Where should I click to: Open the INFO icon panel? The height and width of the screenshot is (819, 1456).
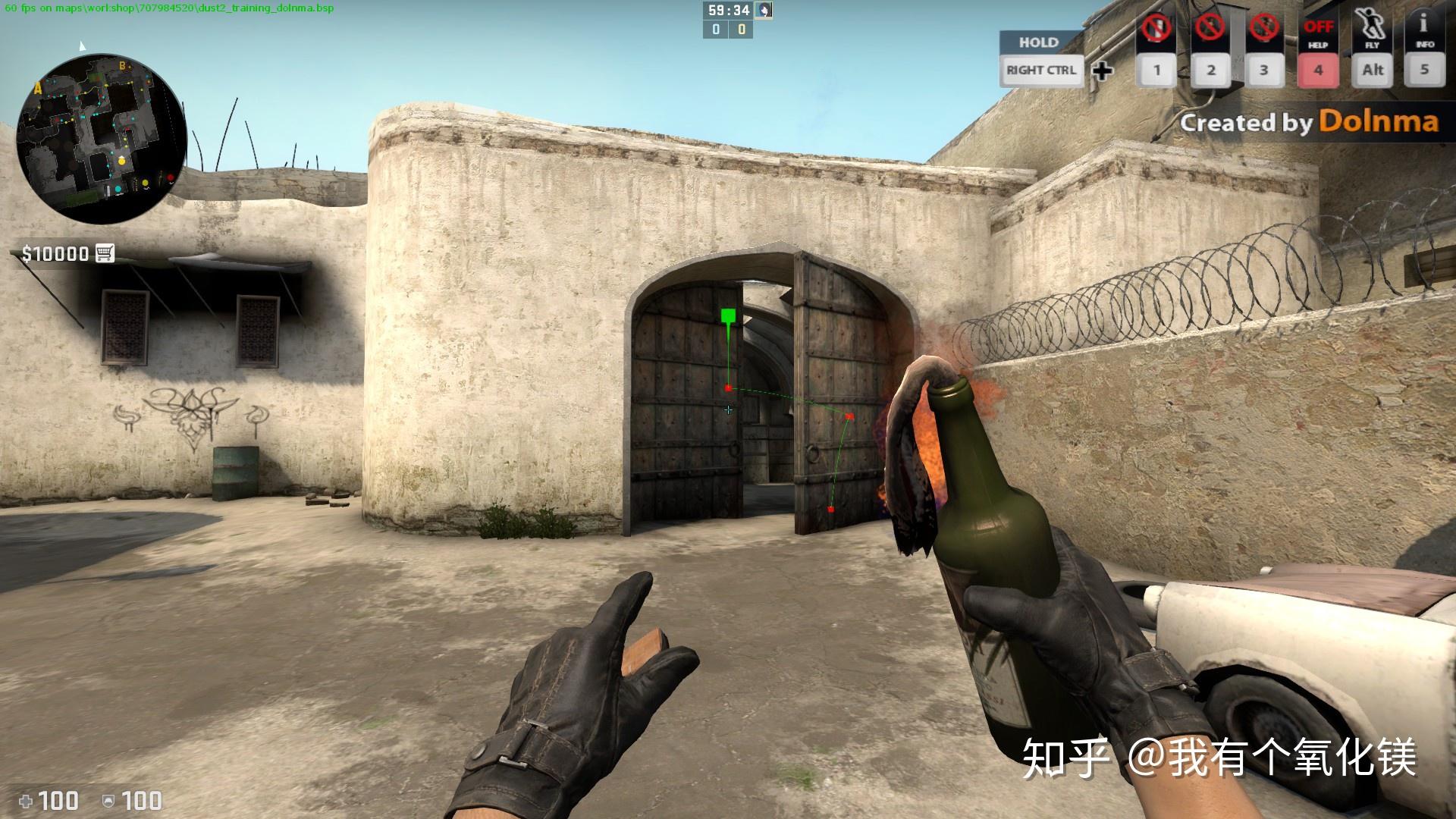coord(1424,30)
